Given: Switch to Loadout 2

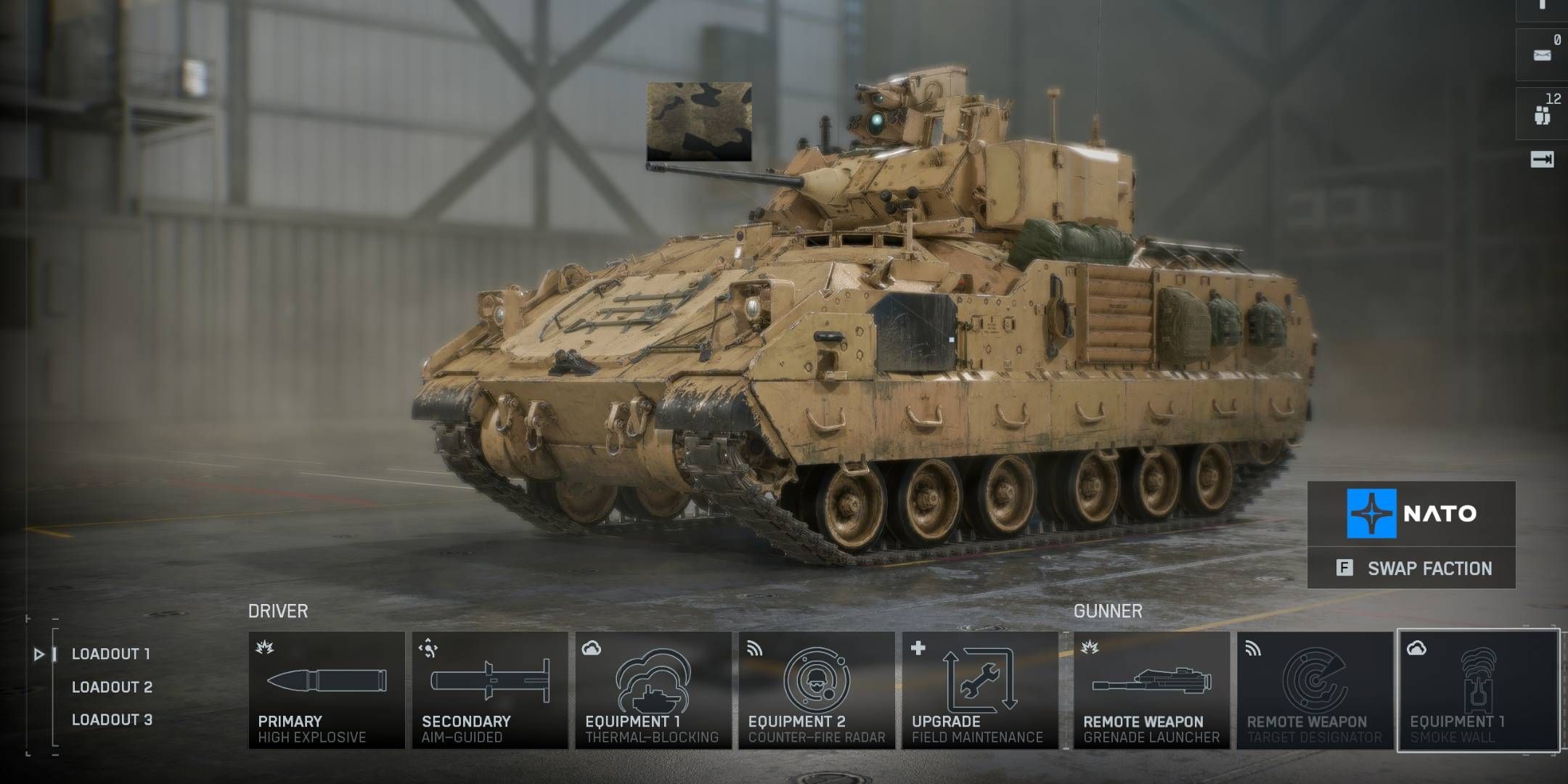Looking at the screenshot, I should tap(111, 688).
